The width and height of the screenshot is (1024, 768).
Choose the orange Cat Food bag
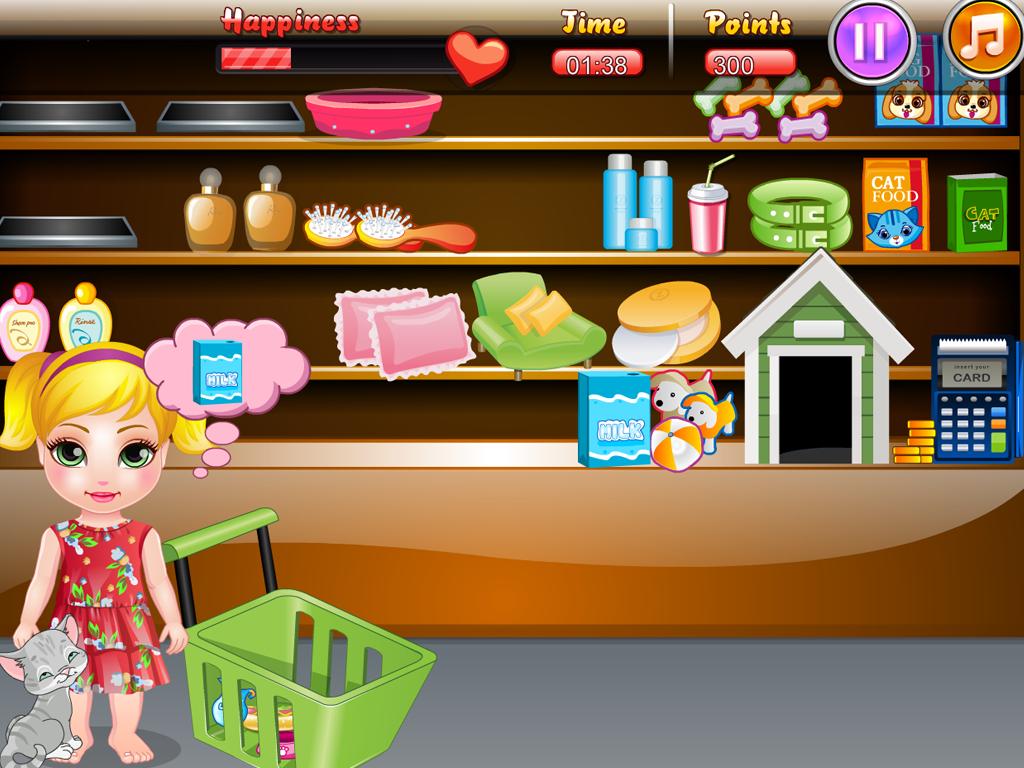click(895, 205)
